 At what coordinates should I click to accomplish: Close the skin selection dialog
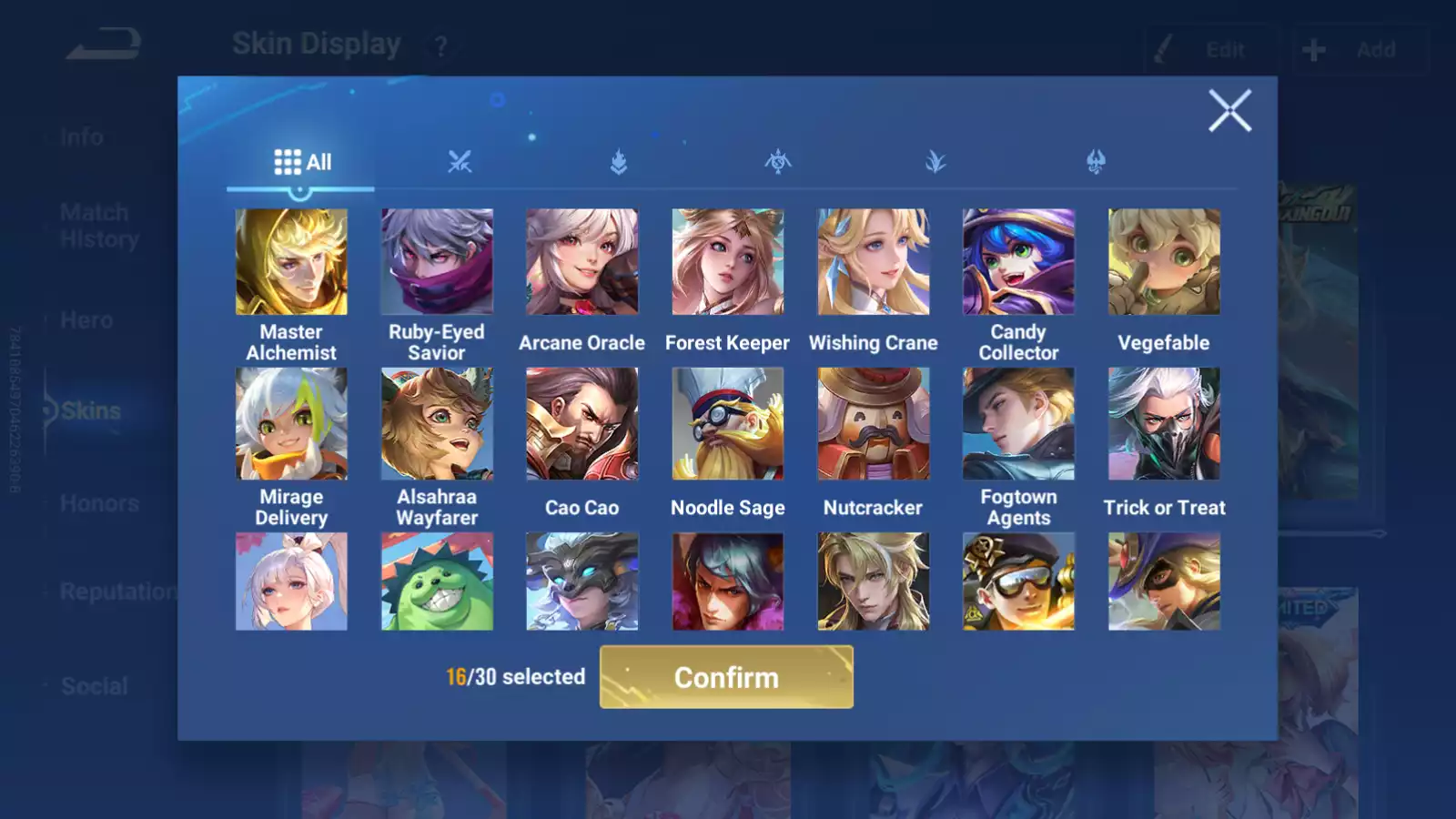coord(1229,111)
